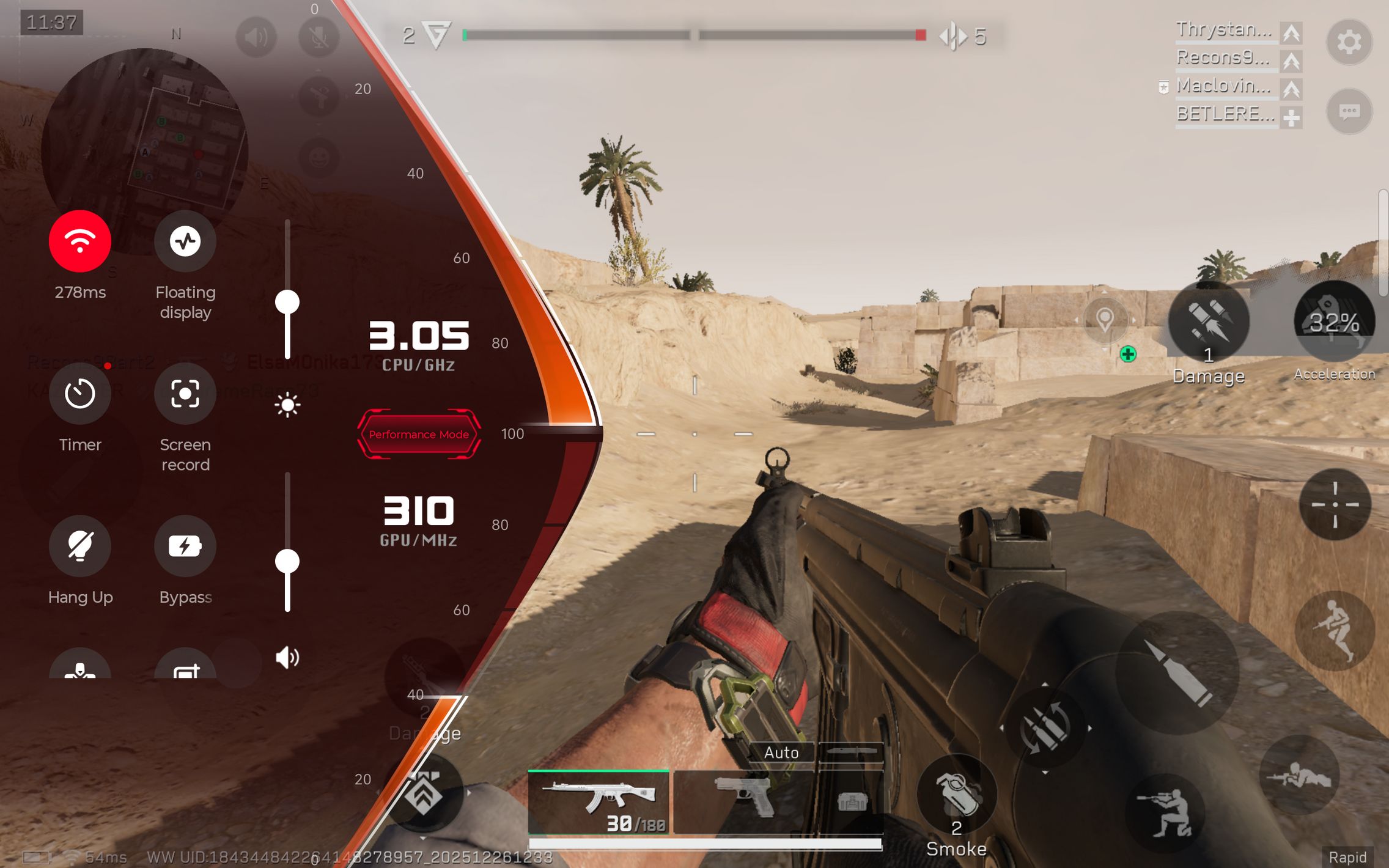Select the primary rifle weapon slot
Image resolution: width=1389 pixels, height=868 pixels.
(x=599, y=802)
